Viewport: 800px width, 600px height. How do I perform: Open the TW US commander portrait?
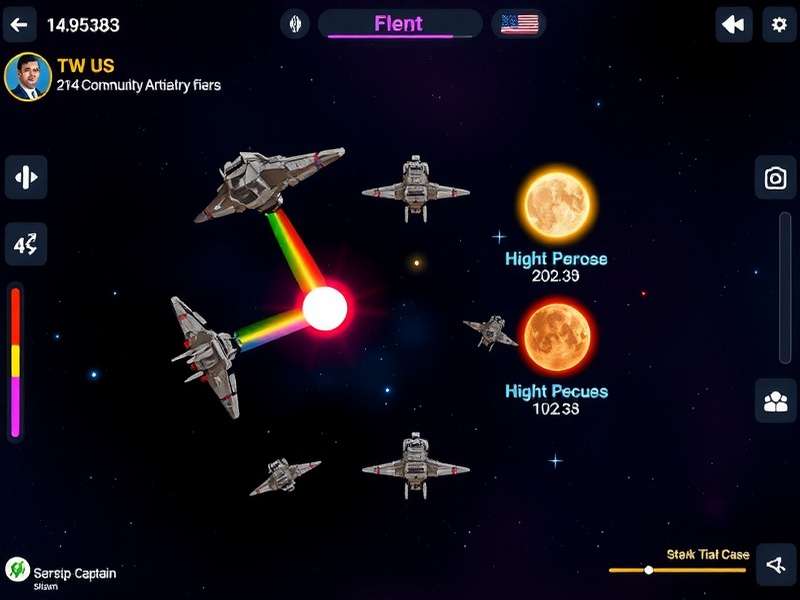point(28,78)
